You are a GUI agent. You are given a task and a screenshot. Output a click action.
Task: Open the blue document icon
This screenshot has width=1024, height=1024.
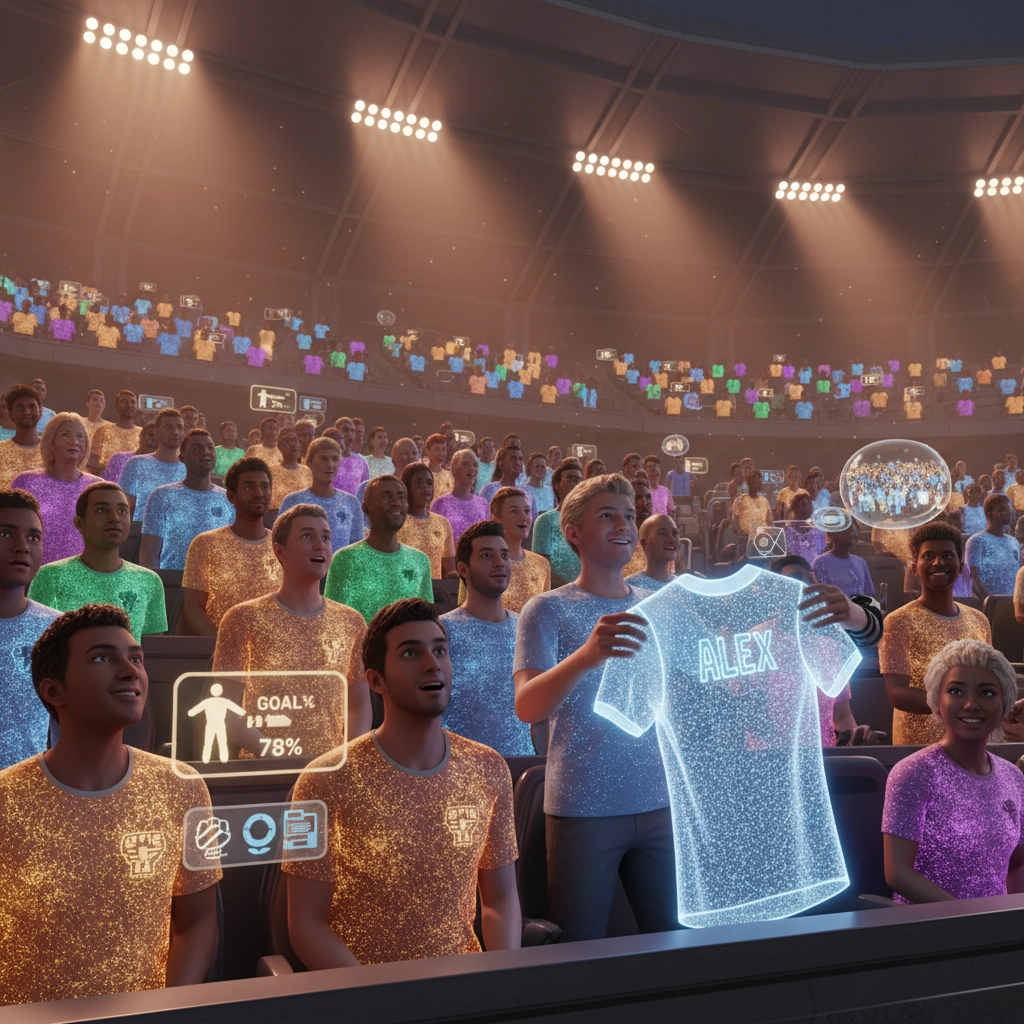click(301, 831)
